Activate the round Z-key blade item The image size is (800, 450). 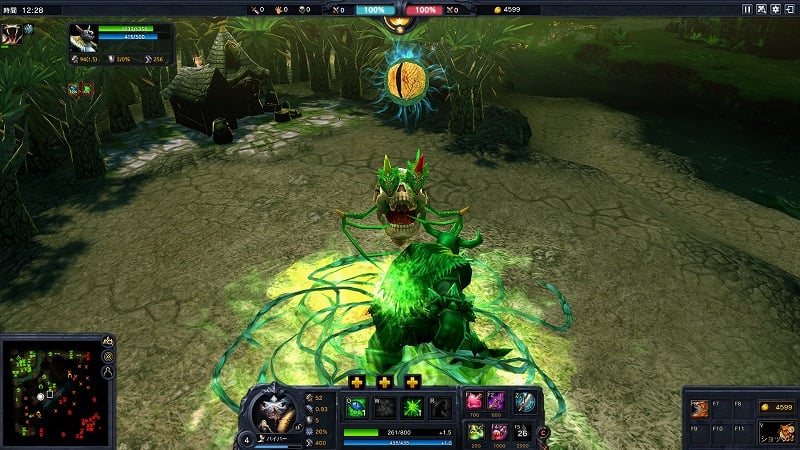point(525,401)
